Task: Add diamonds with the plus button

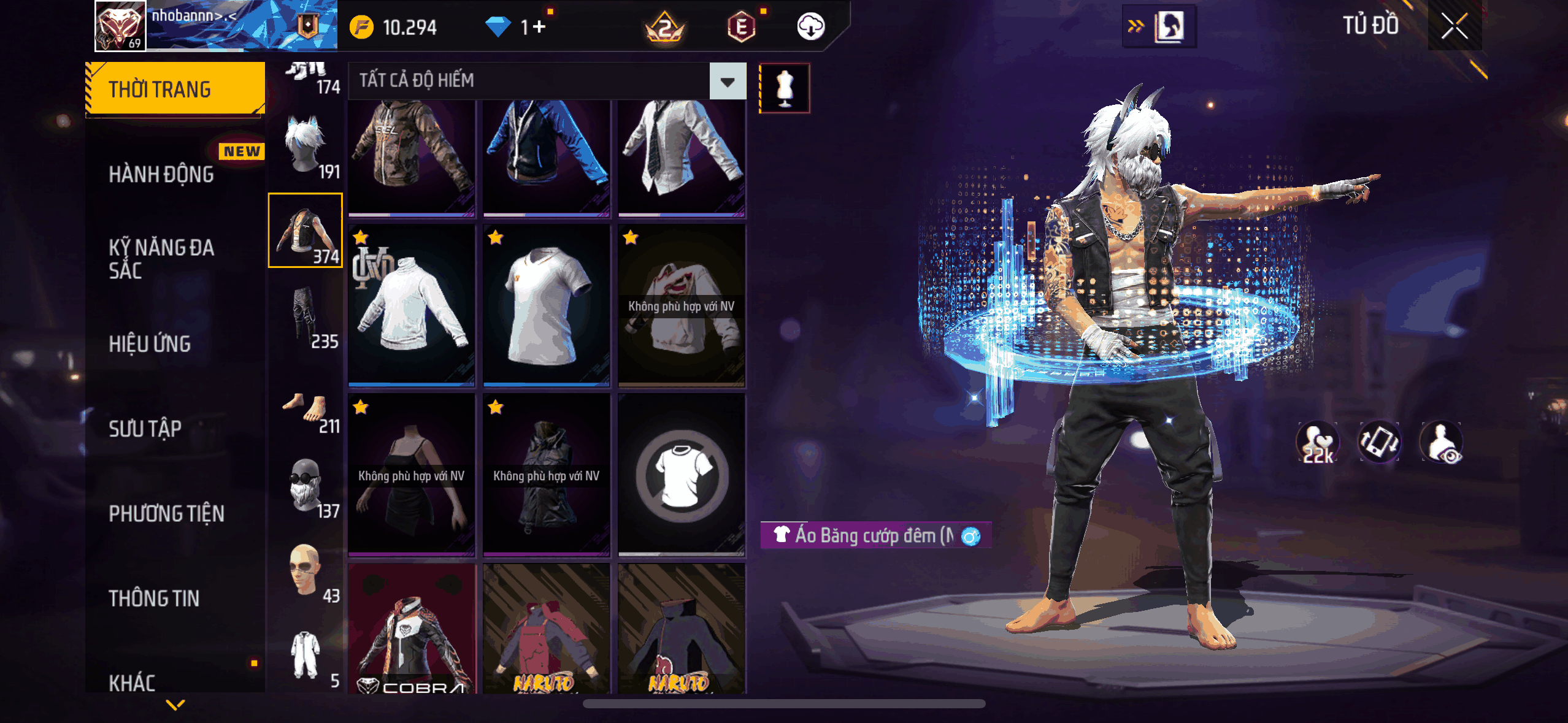Action: [539, 27]
